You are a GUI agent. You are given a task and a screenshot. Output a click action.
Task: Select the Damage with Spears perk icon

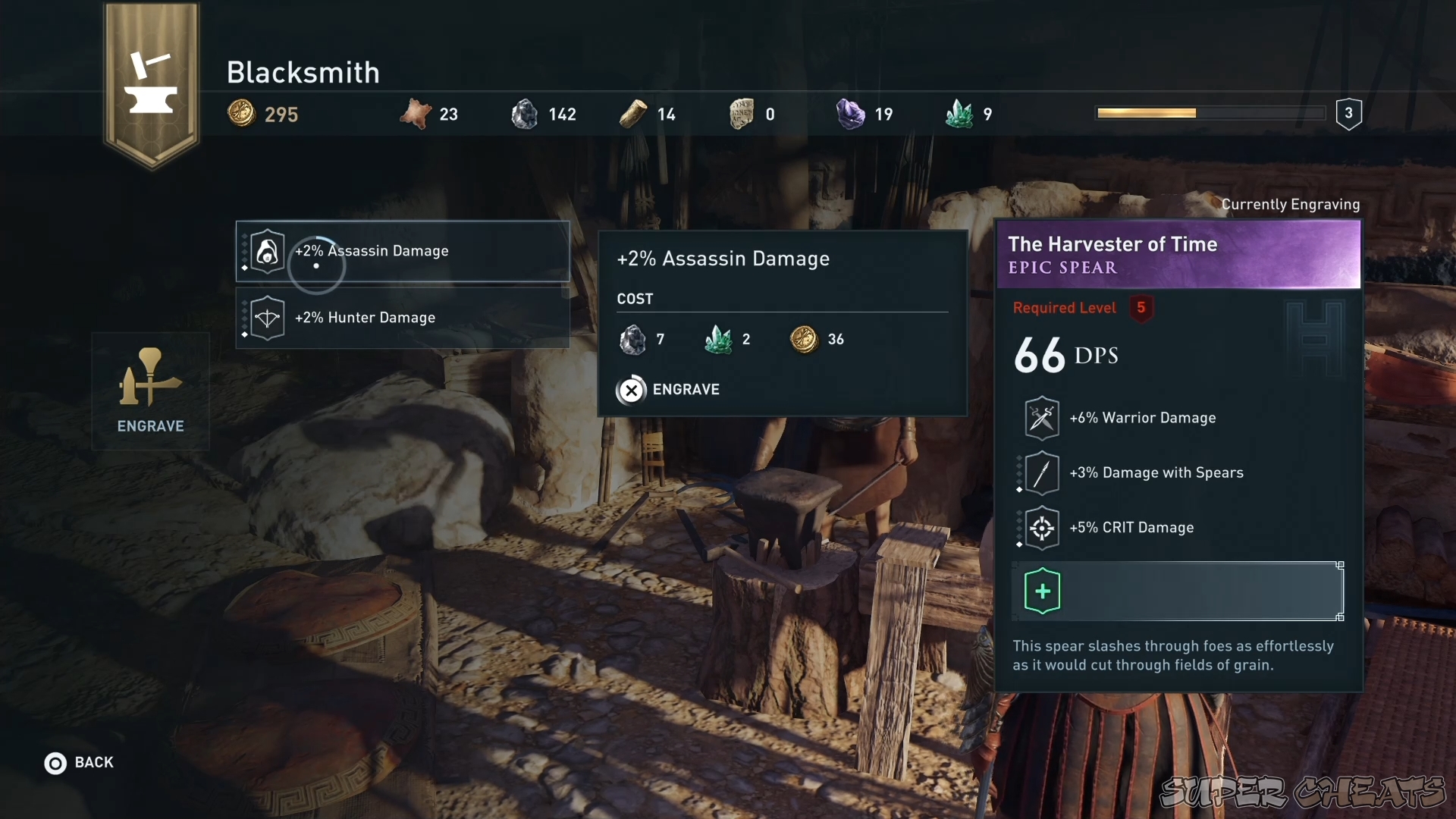click(1041, 472)
